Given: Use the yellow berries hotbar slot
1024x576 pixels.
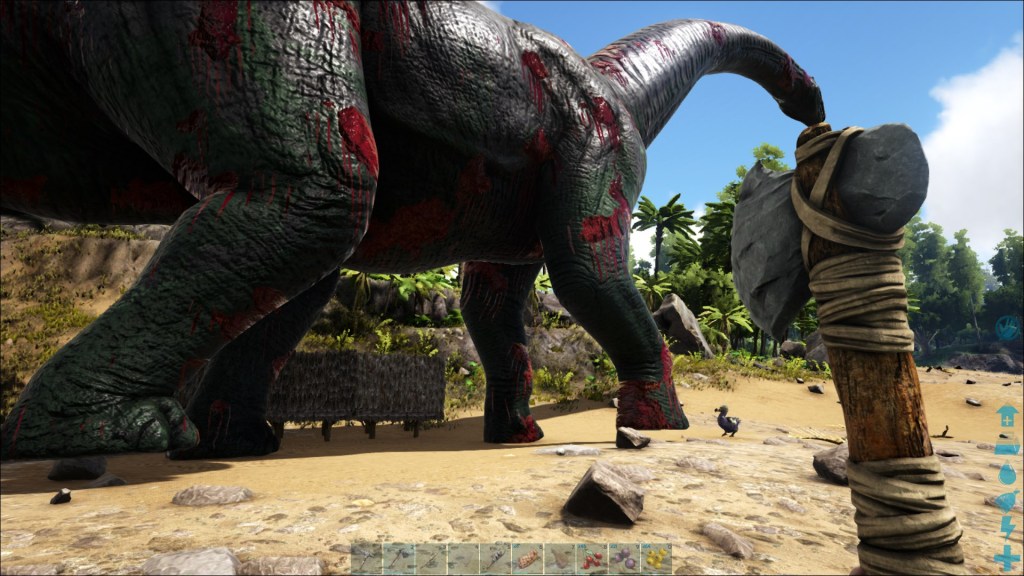Looking at the screenshot, I should point(655,558).
